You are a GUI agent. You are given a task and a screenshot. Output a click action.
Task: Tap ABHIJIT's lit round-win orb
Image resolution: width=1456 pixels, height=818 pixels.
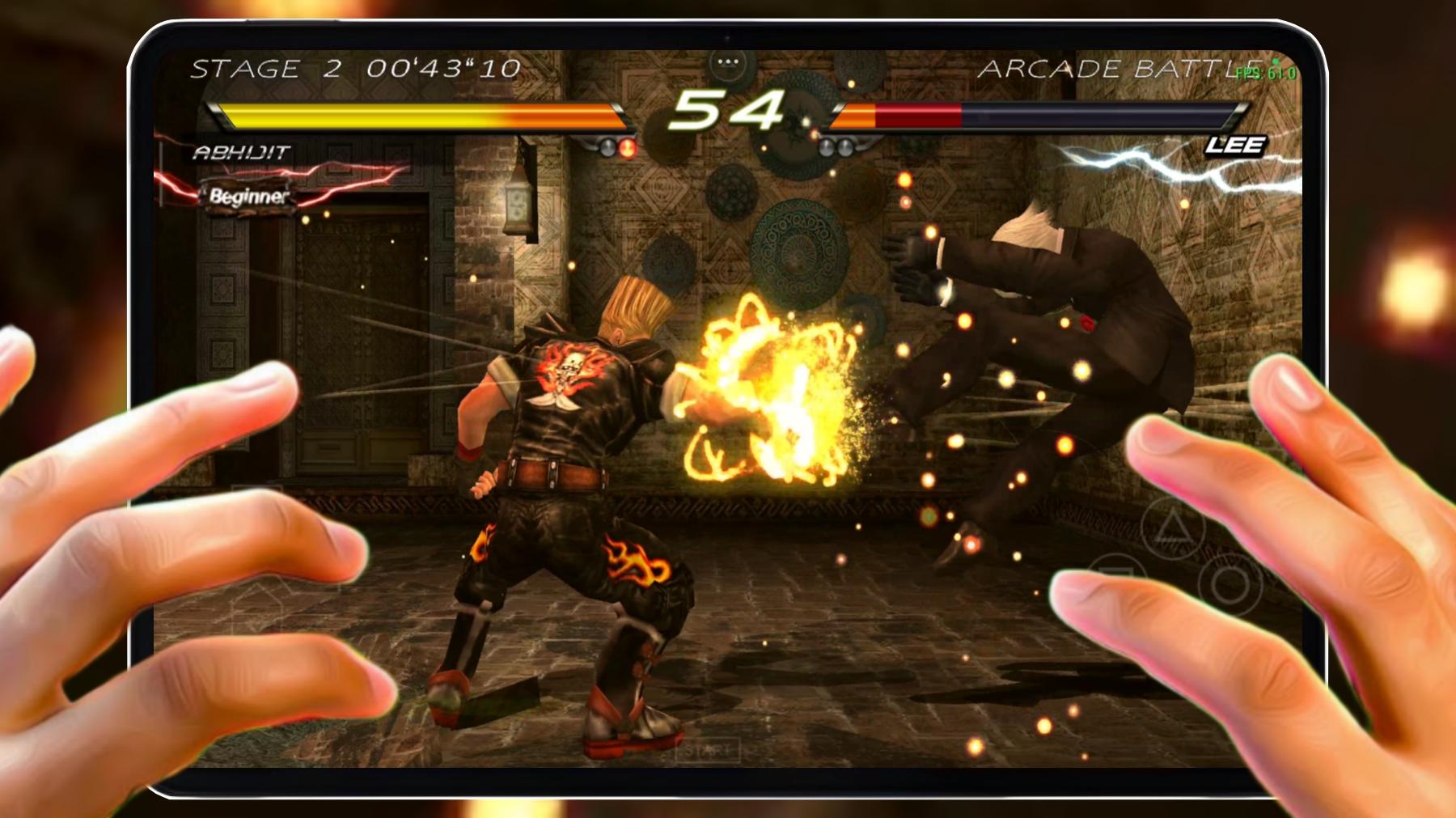tap(627, 148)
